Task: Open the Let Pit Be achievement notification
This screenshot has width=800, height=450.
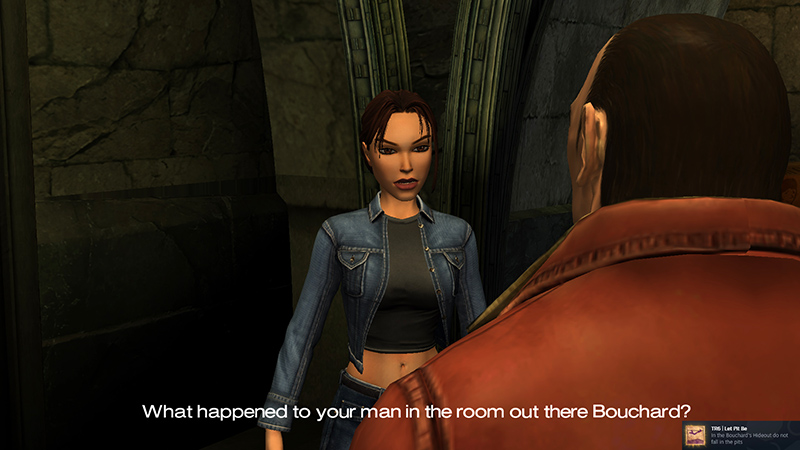Action: 752,434
